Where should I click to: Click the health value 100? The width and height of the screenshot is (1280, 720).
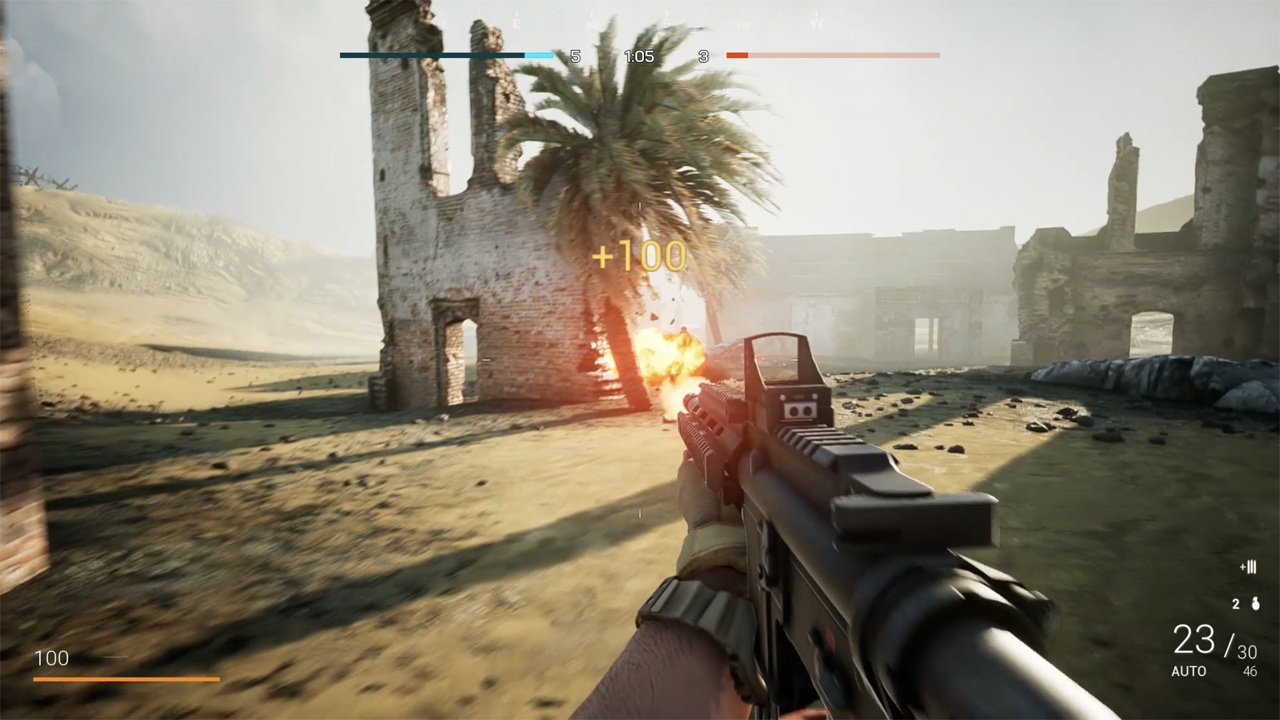(x=52, y=659)
